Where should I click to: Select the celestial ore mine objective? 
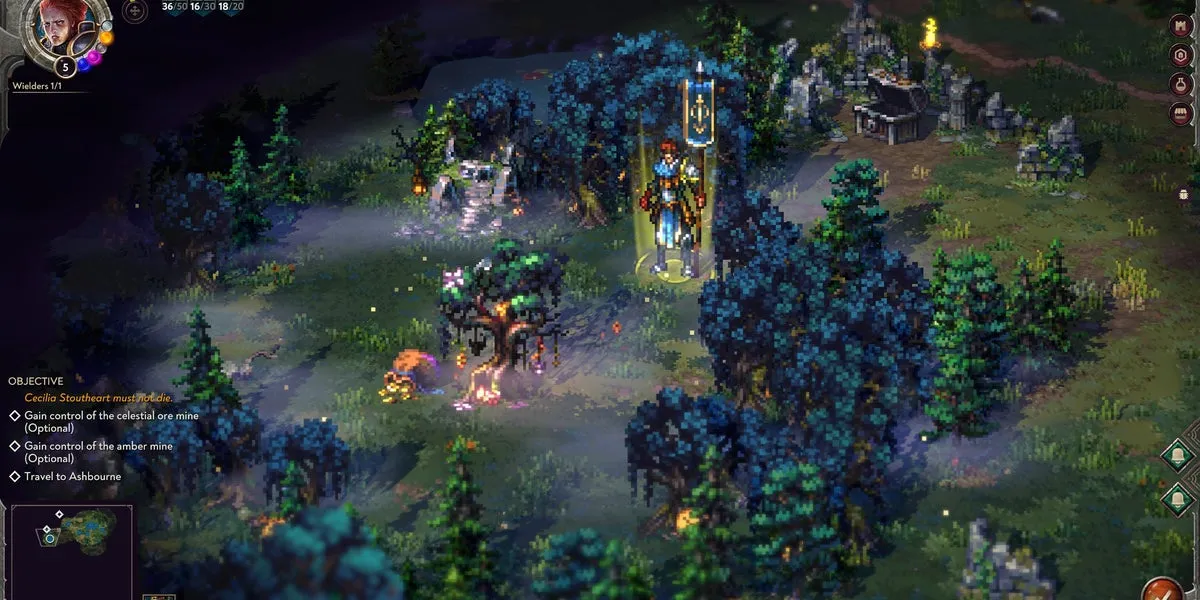point(98,422)
